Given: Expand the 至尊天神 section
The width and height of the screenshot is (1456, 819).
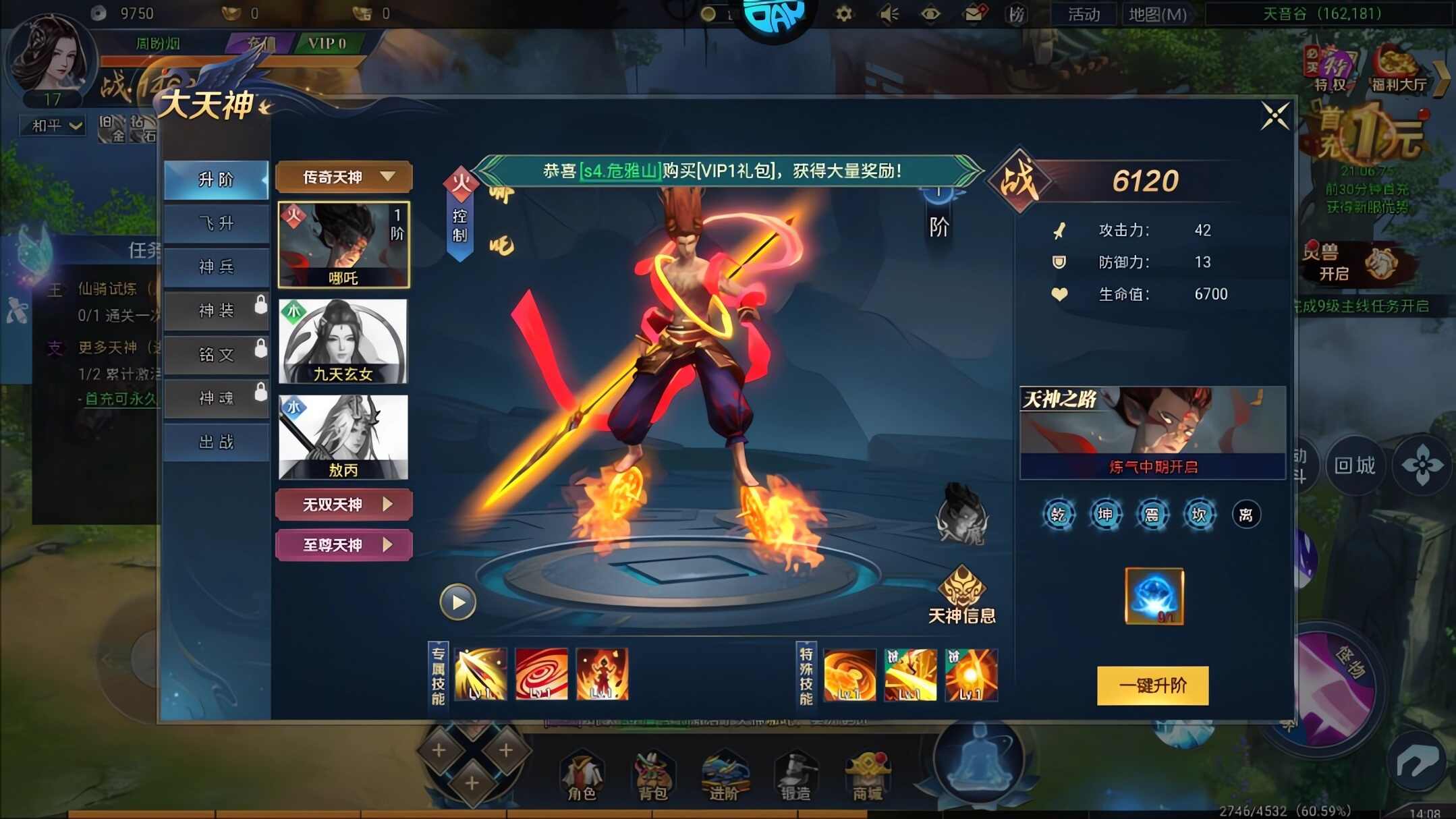Looking at the screenshot, I should (343, 544).
